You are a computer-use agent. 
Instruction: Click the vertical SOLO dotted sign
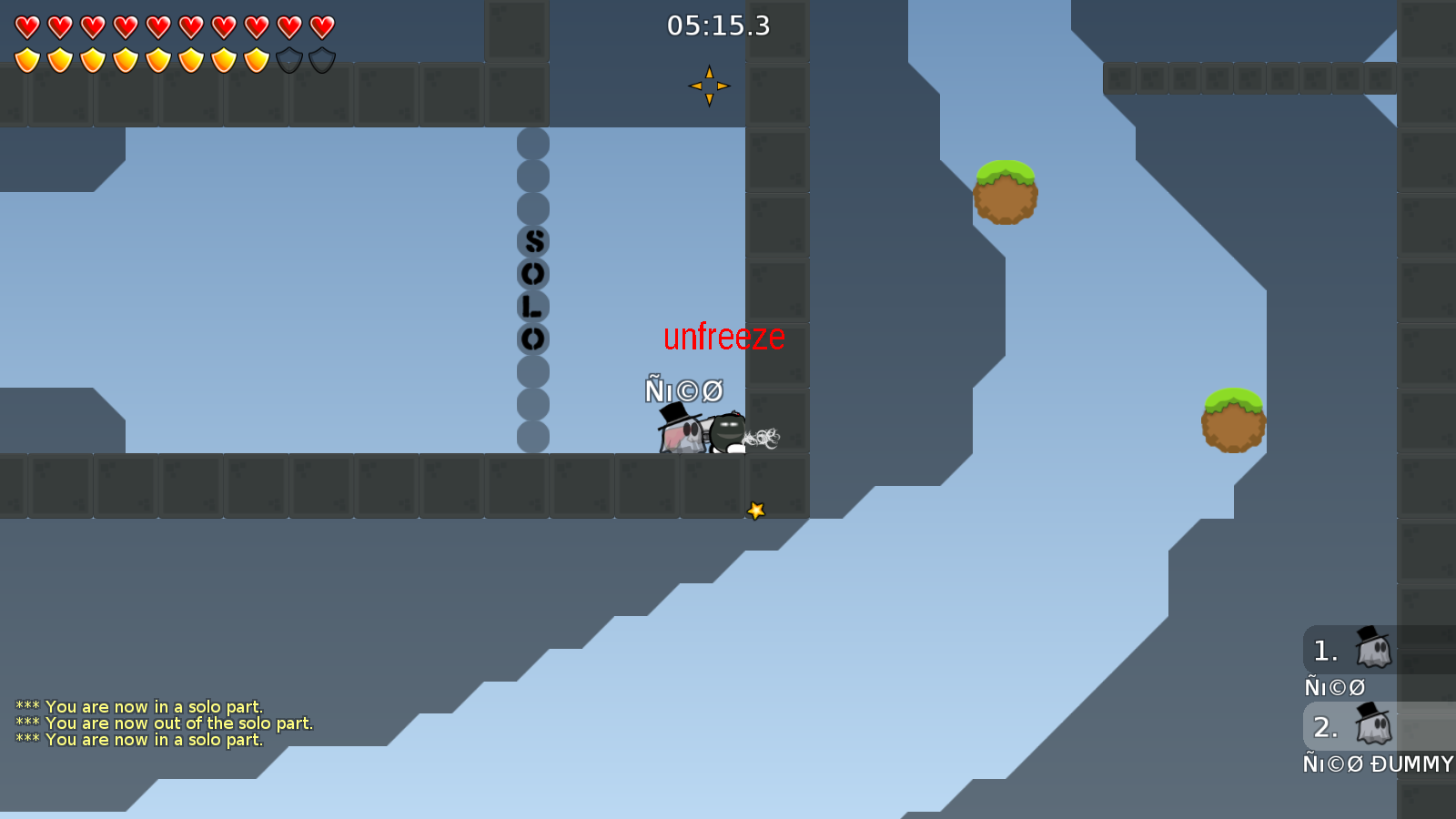click(x=531, y=291)
